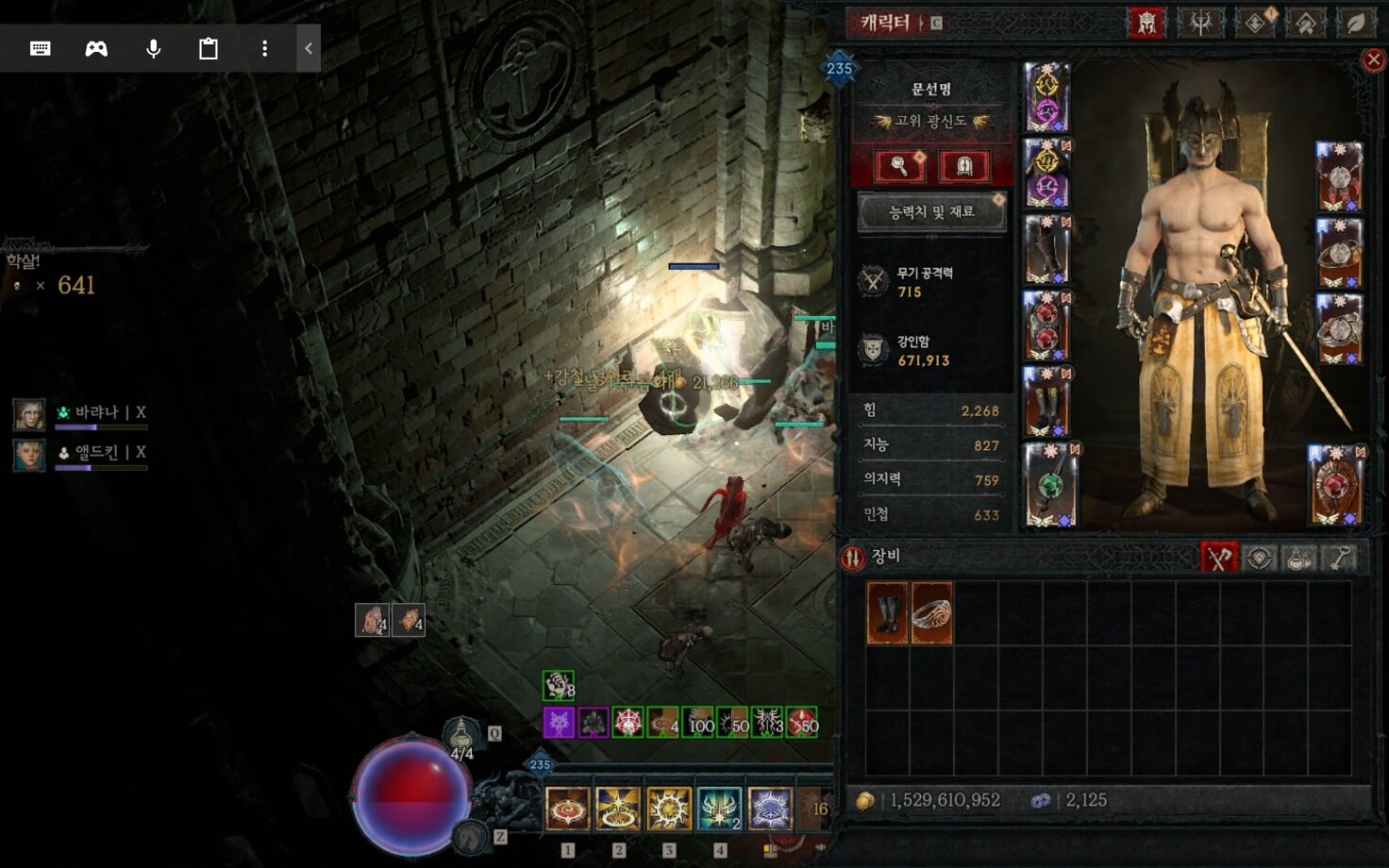
Task: Collapse the overlay toolbar with the arrow
Action: click(x=308, y=48)
